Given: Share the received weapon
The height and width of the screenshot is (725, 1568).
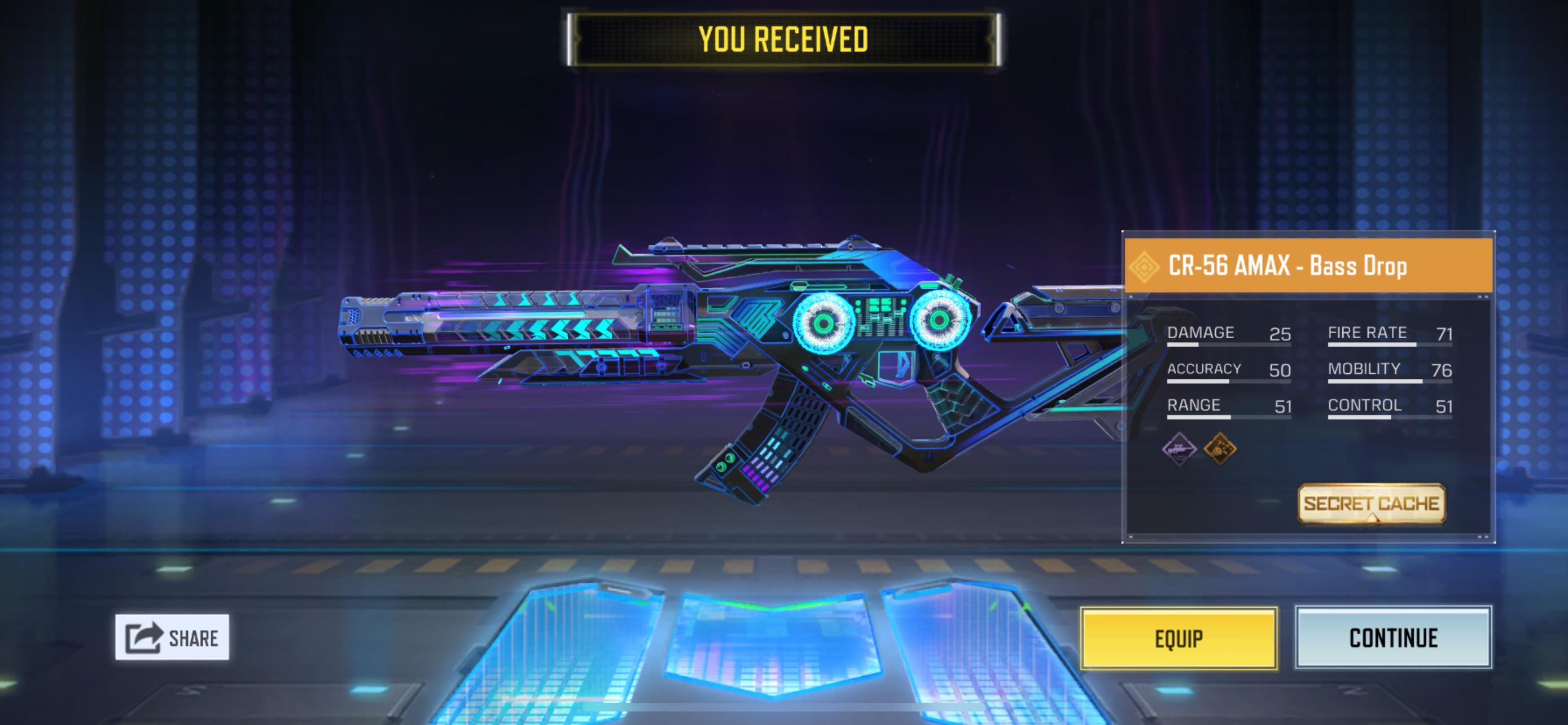Looking at the screenshot, I should tap(172, 637).
